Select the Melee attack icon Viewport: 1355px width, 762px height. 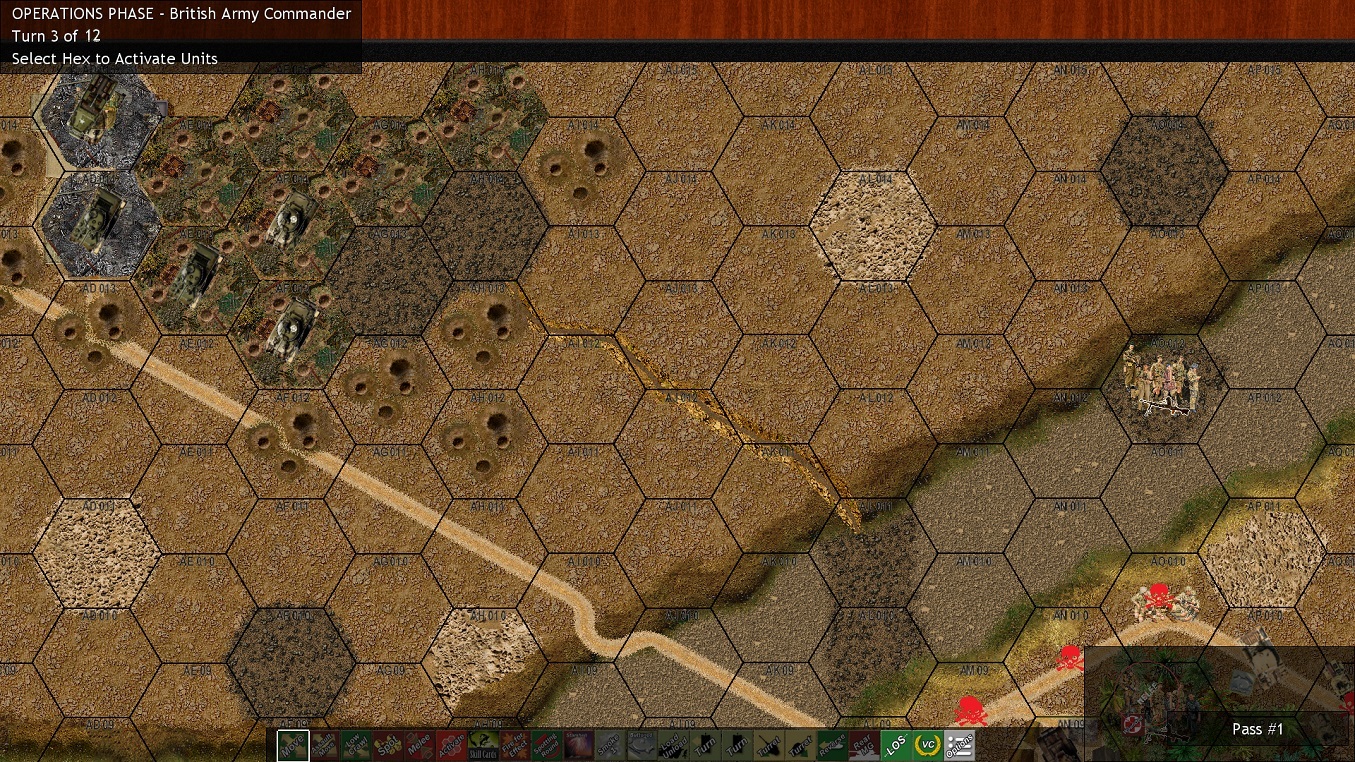[x=418, y=745]
